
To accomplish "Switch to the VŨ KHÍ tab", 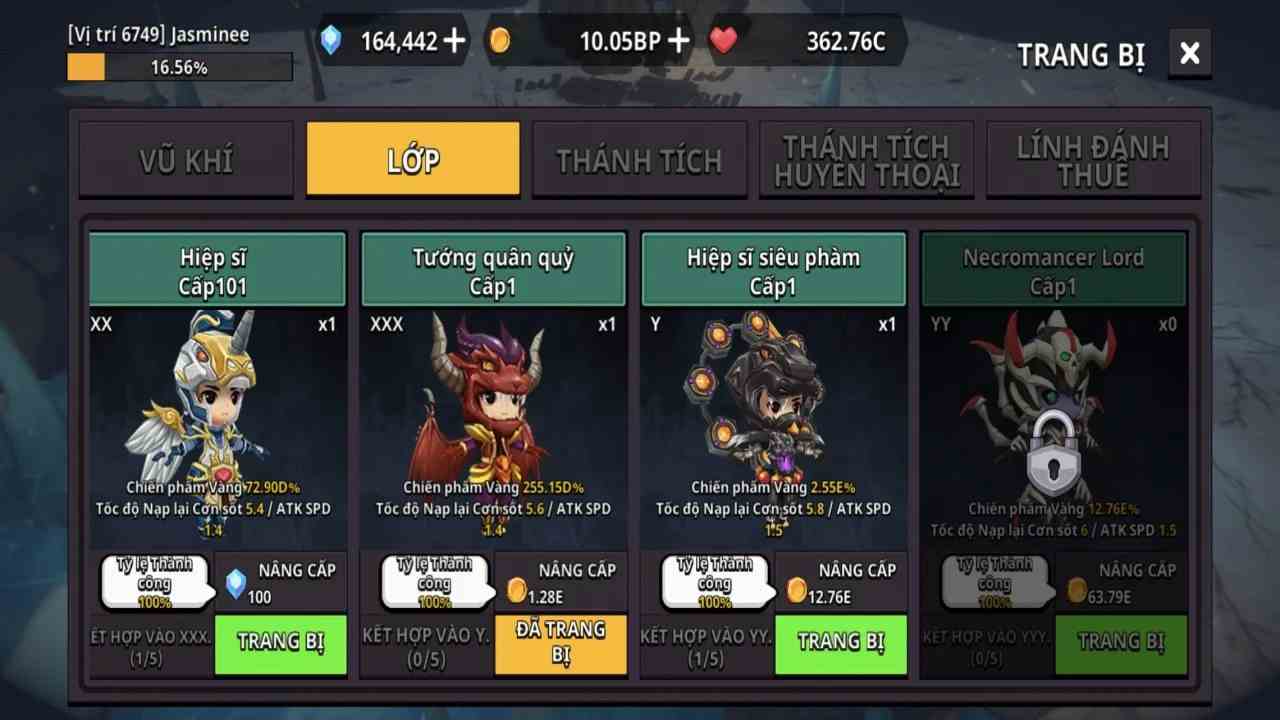I will (187, 158).
